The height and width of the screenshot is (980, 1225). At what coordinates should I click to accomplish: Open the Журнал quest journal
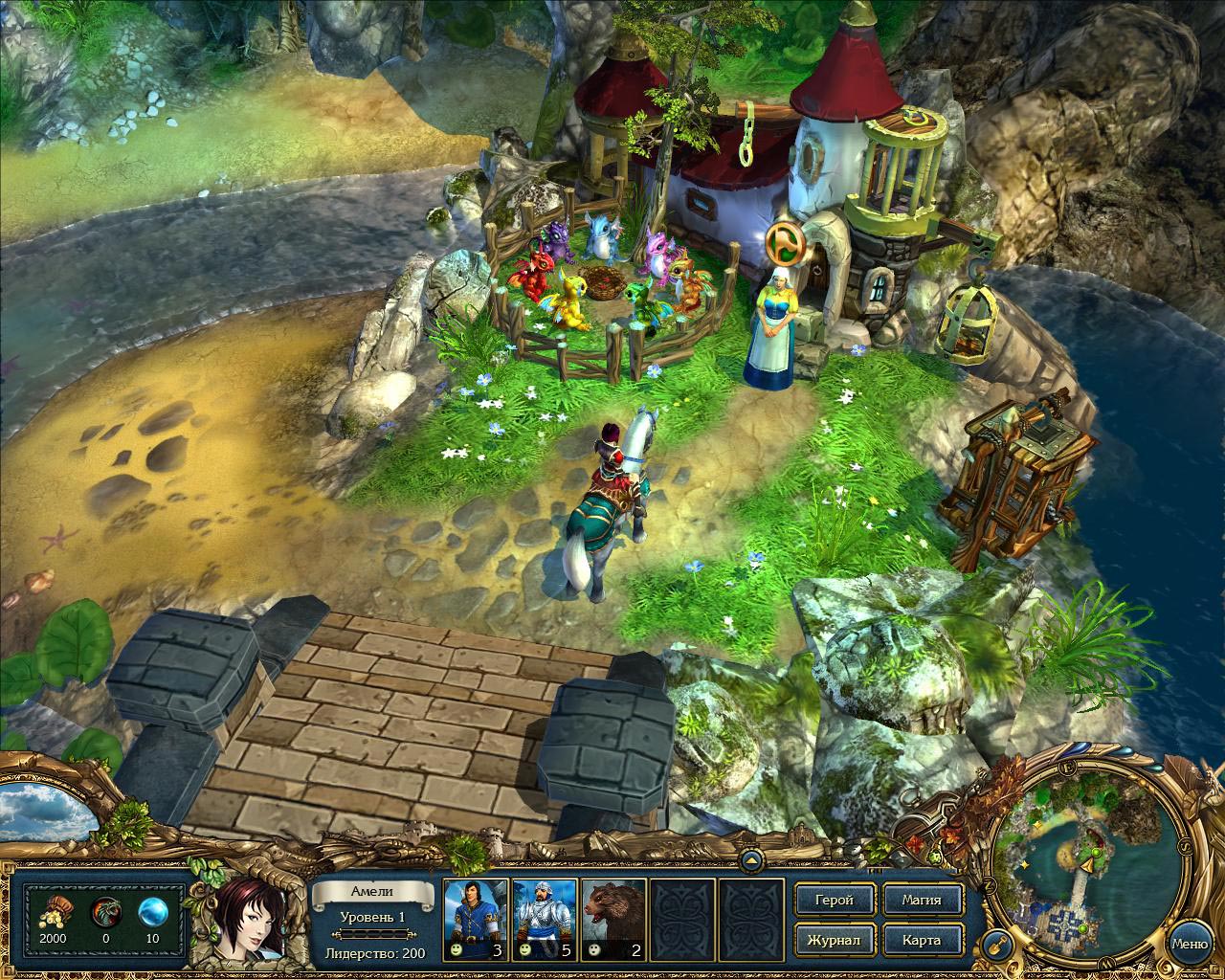tap(834, 940)
